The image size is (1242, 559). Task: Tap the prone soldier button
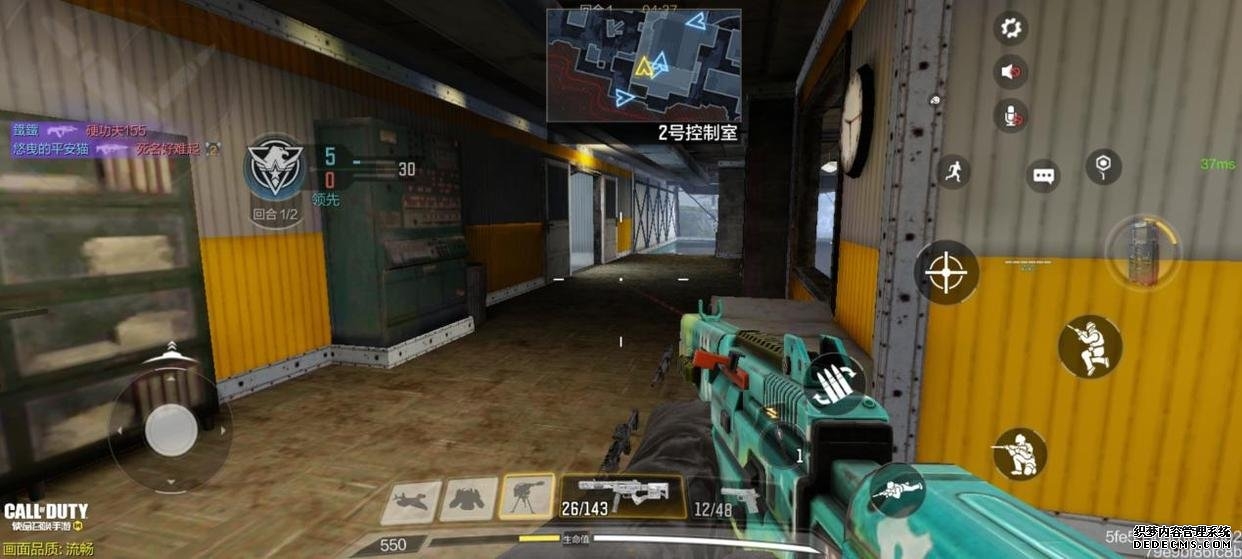(896, 490)
